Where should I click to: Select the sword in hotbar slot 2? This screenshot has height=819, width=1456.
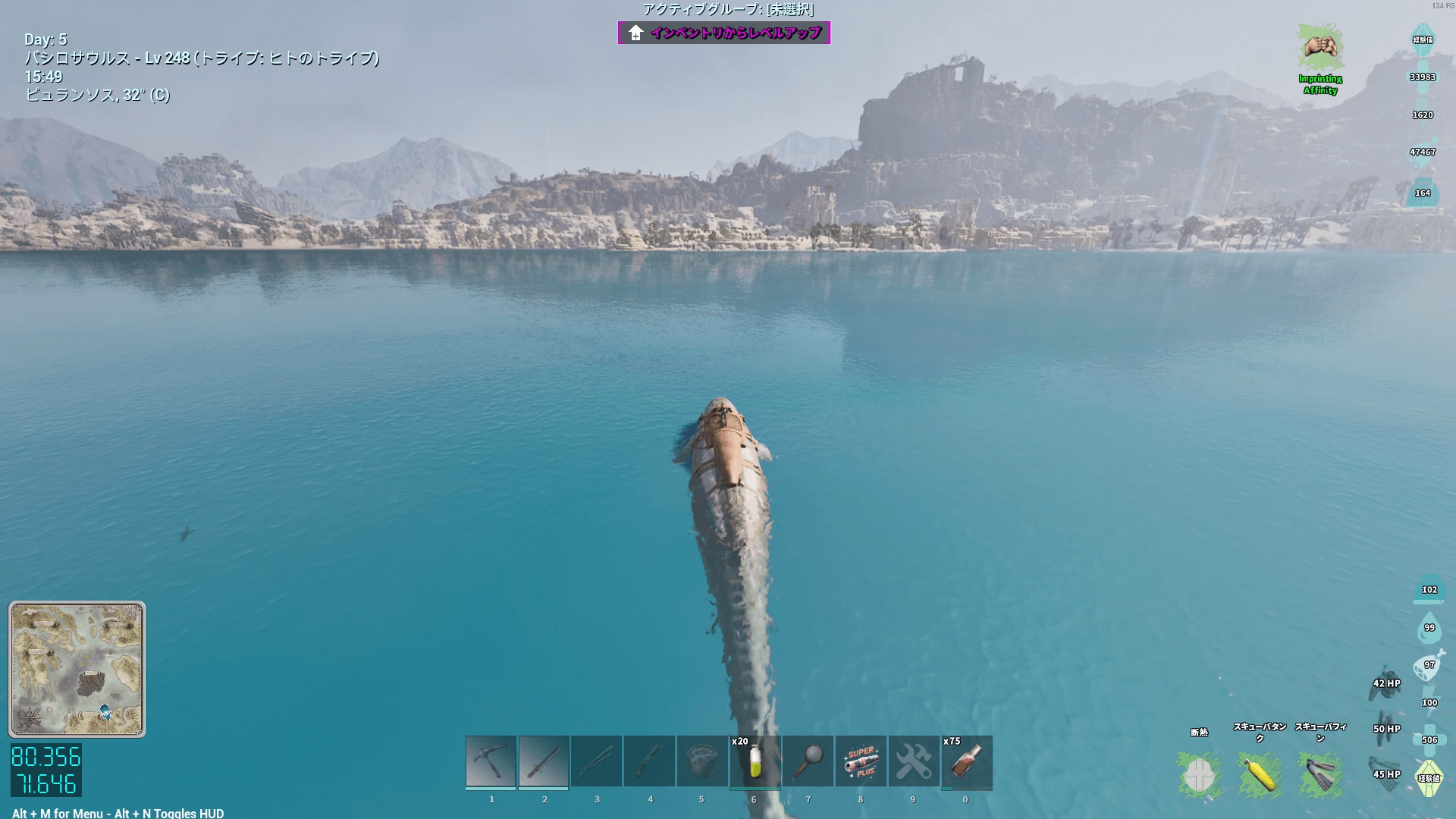(x=544, y=761)
